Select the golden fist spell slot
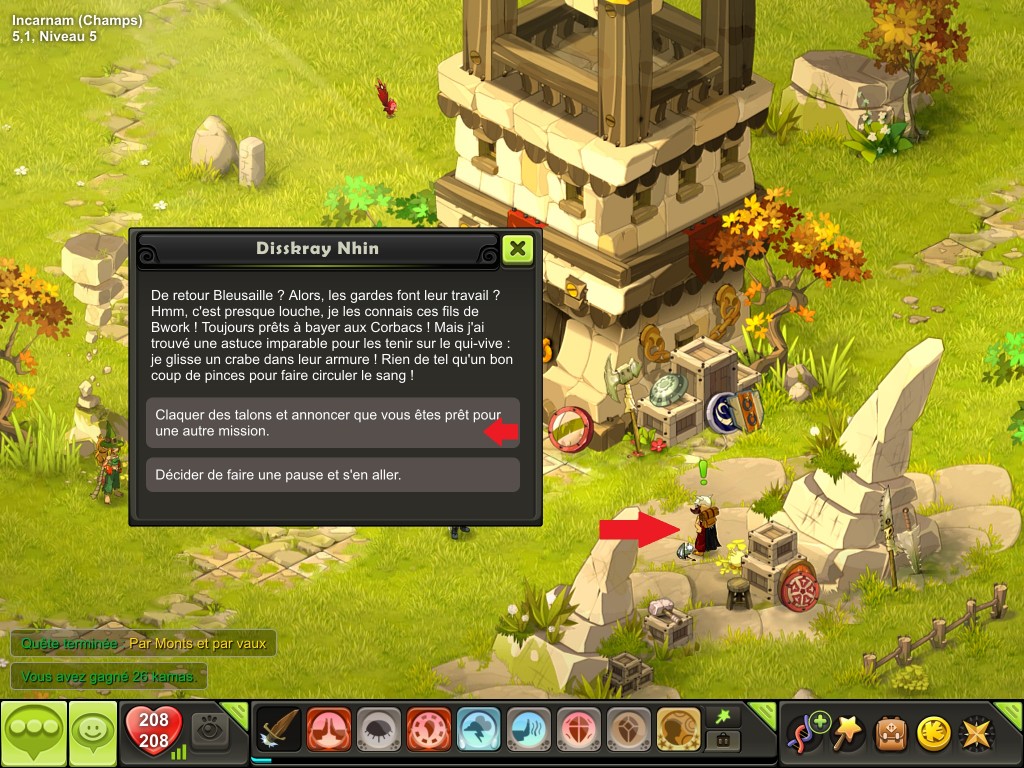Image resolution: width=1024 pixels, height=768 pixels. (679, 731)
